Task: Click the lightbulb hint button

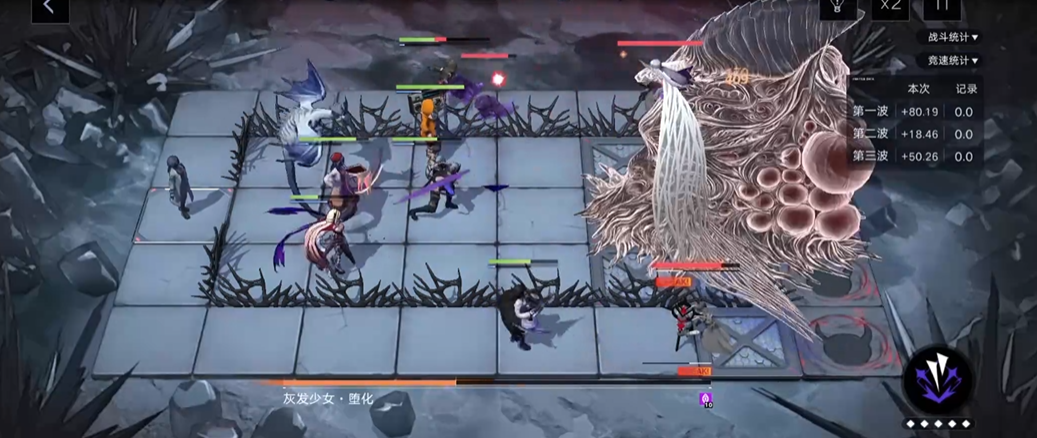Action: [838, 8]
